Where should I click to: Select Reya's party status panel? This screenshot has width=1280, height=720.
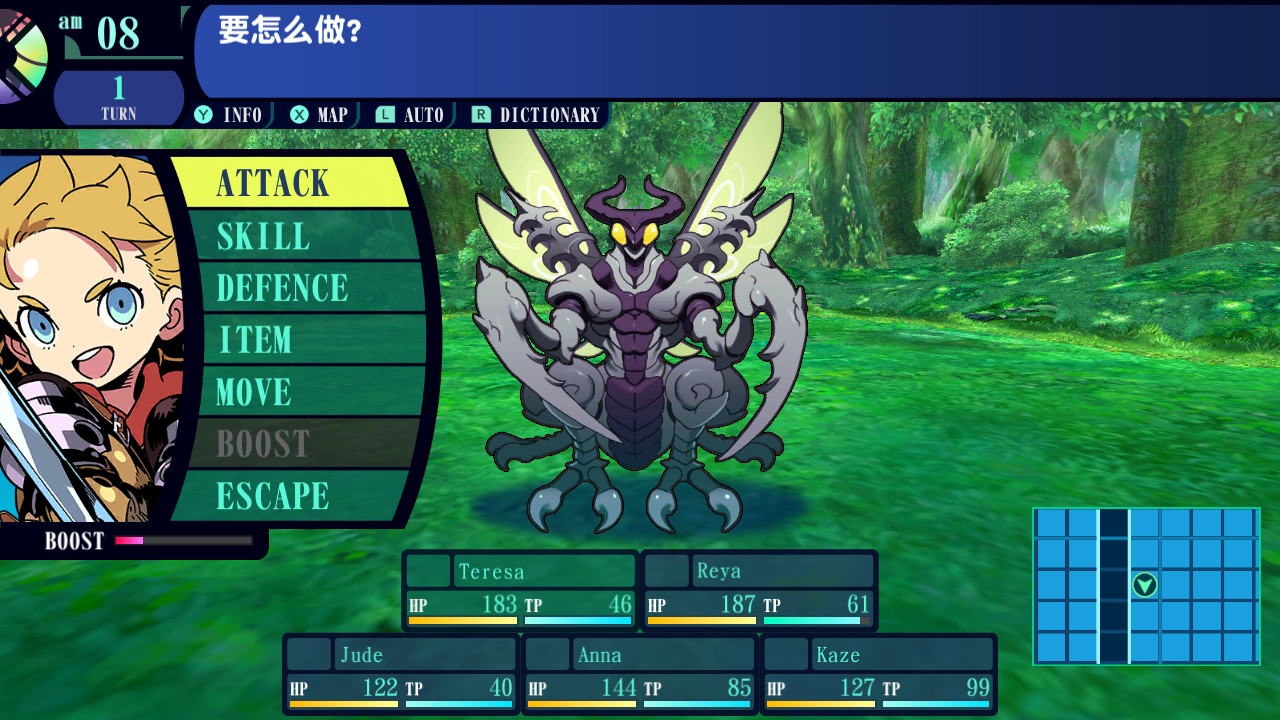(x=759, y=591)
